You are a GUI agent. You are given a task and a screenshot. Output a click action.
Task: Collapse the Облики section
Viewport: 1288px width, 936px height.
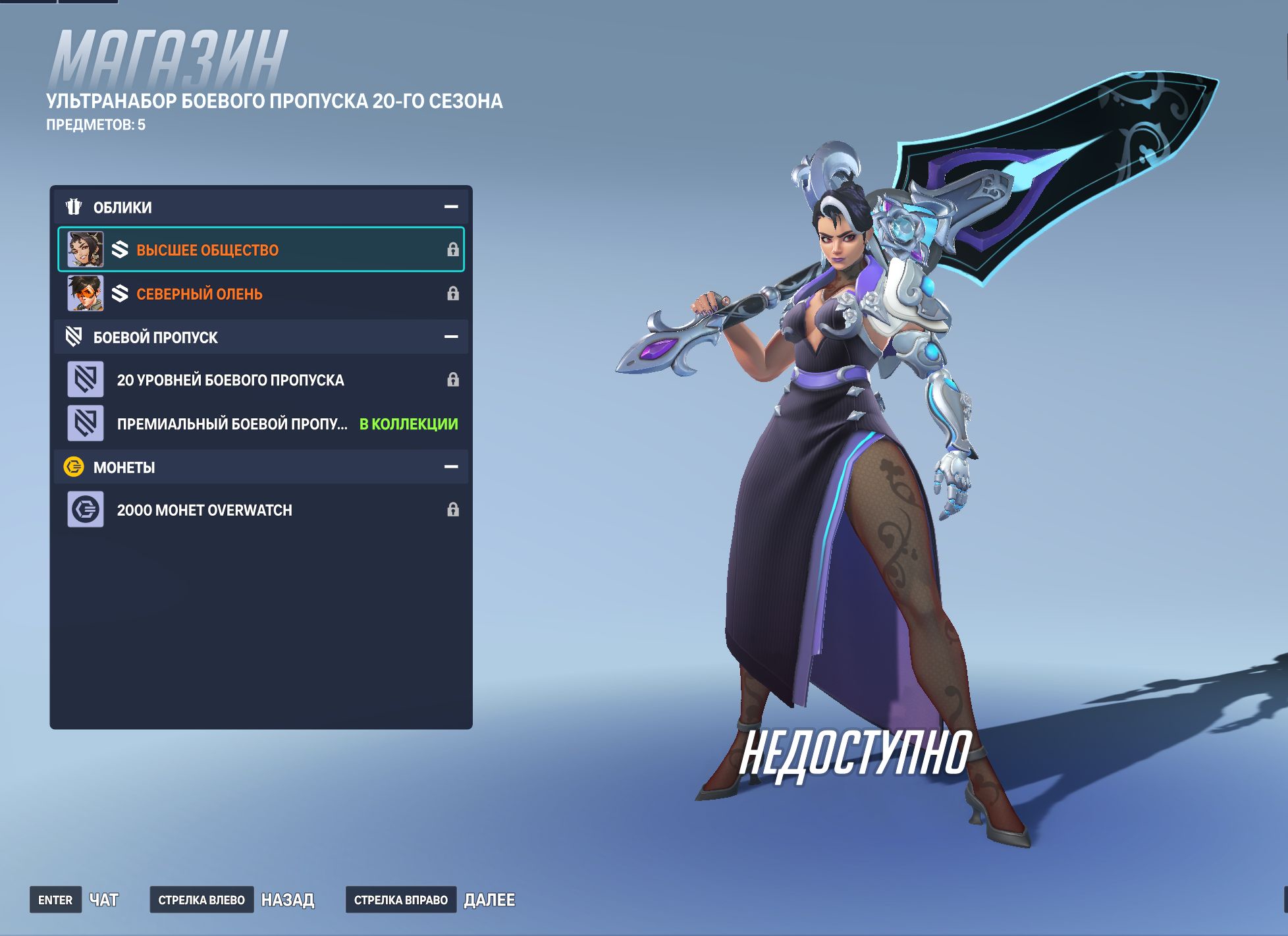[x=451, y=207]
